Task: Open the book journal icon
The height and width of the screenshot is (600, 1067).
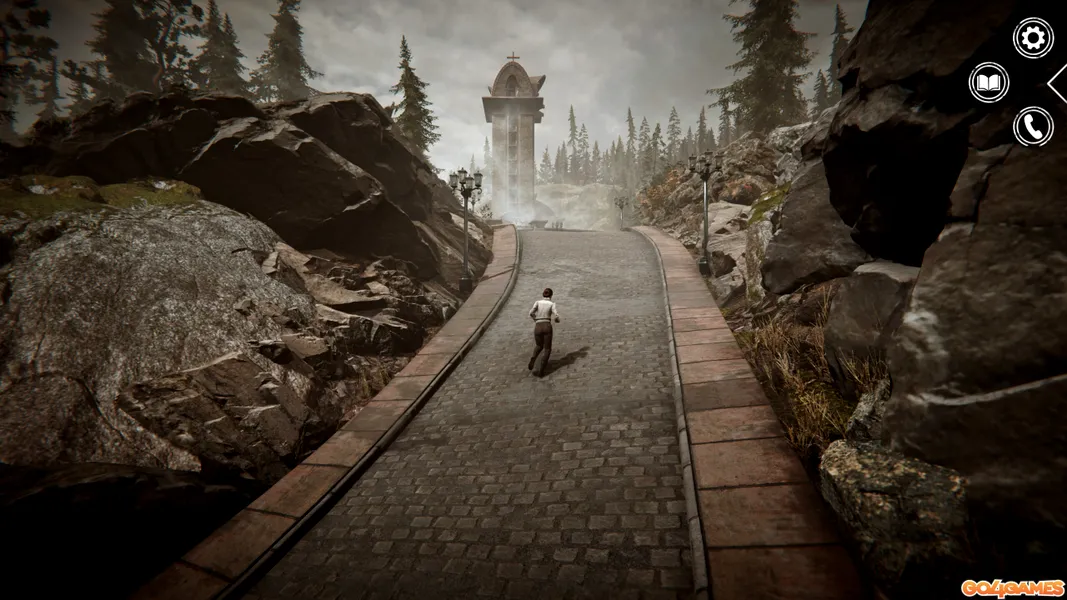Action: (989, 82)
